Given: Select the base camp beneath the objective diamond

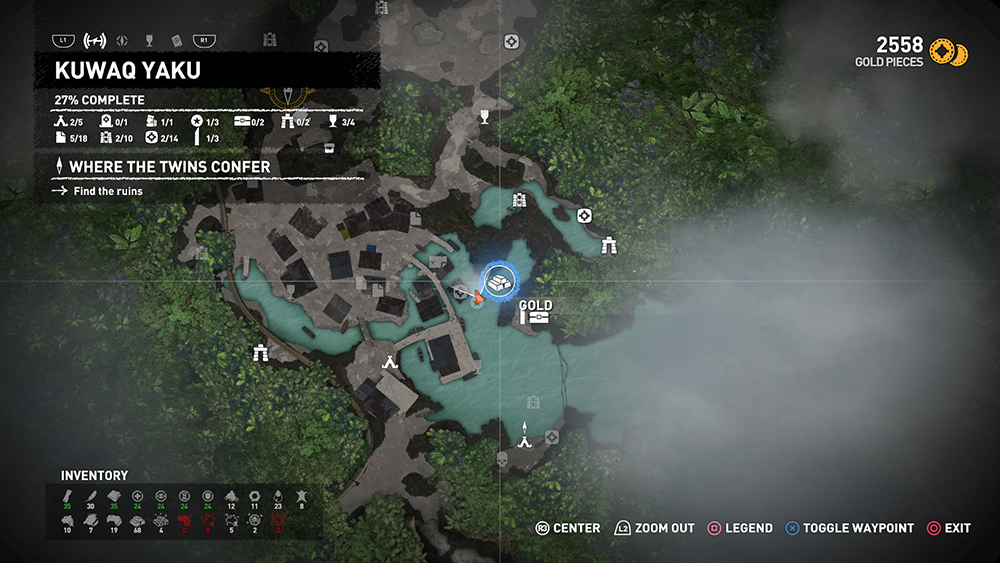Looking at the screenshot, I should tap(525, 440).
